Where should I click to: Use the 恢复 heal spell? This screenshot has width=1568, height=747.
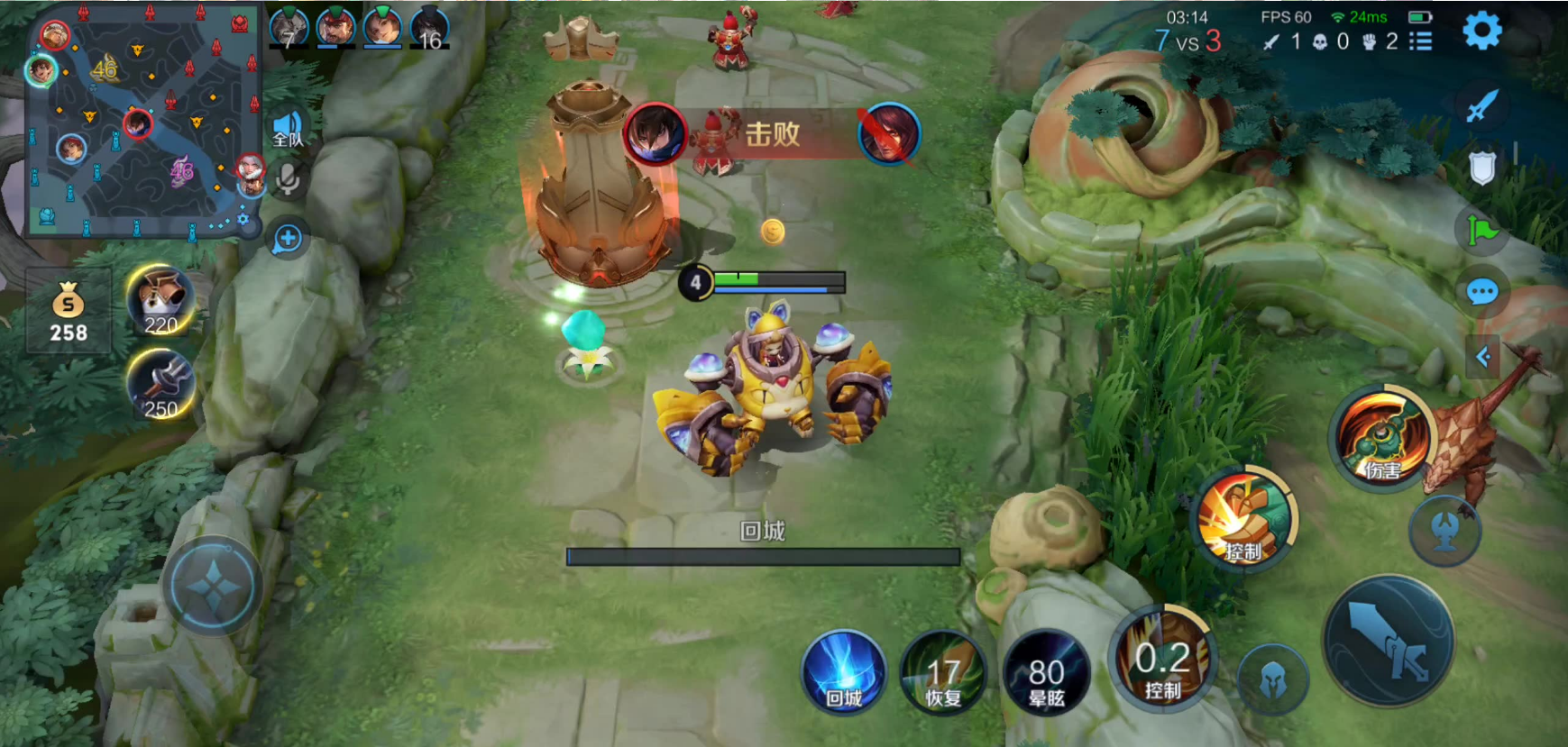point(943,674)
